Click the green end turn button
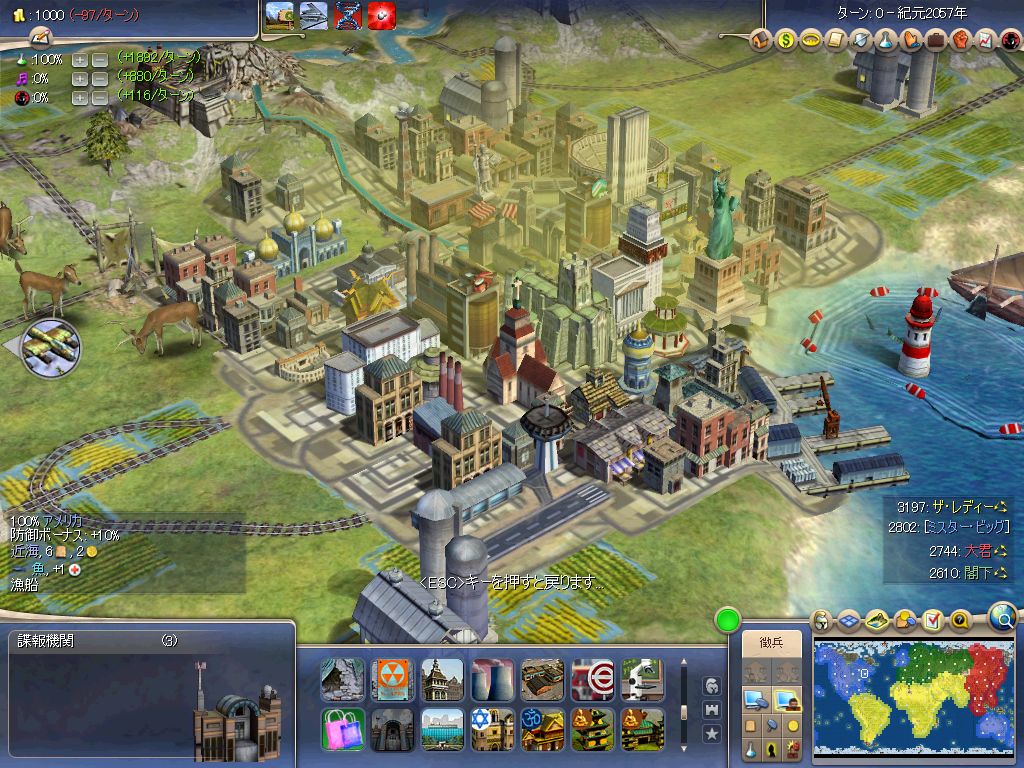Image resolution: width=1024 pixels, height=768 pixels. pos(727,621)
